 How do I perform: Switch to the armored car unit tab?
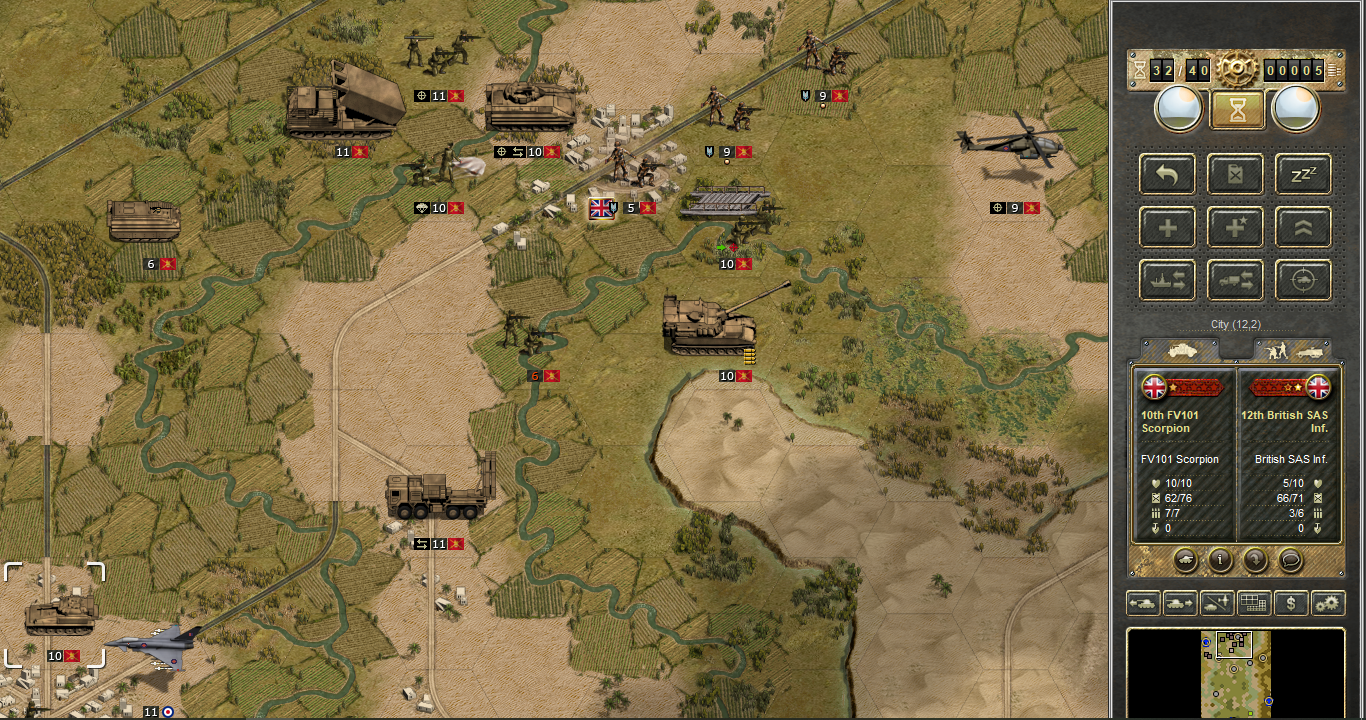click(x=1181, y=350)
